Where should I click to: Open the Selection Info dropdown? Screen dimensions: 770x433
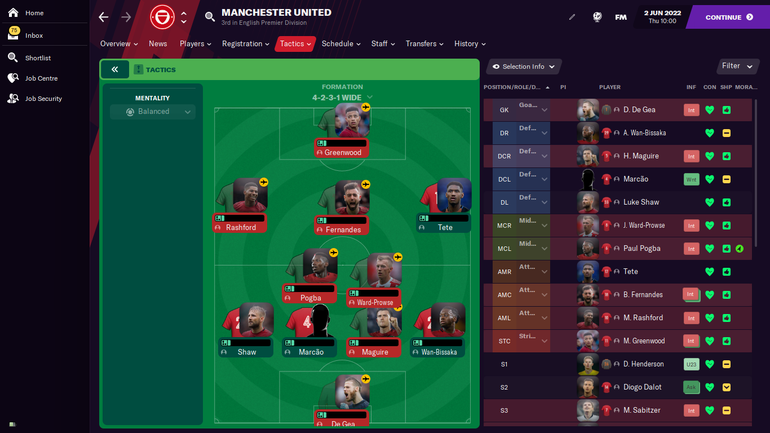coord(524,67)
